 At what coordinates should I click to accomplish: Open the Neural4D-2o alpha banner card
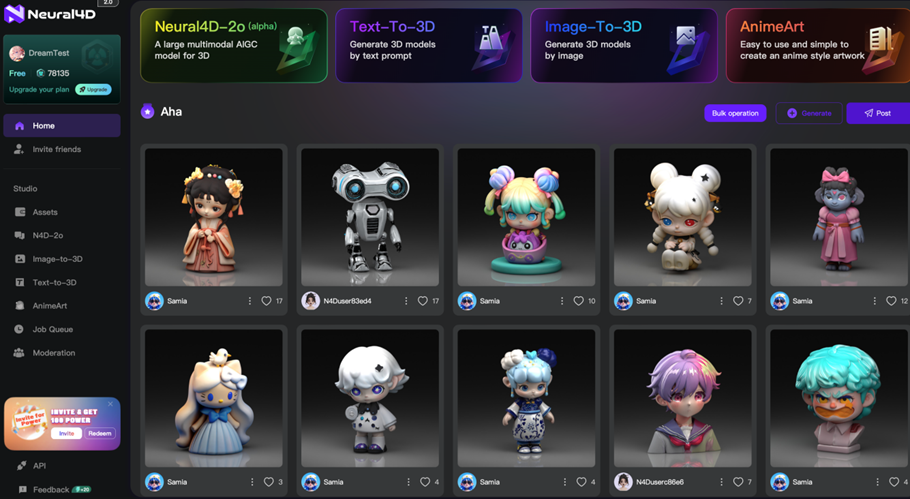tap(234, 45)
